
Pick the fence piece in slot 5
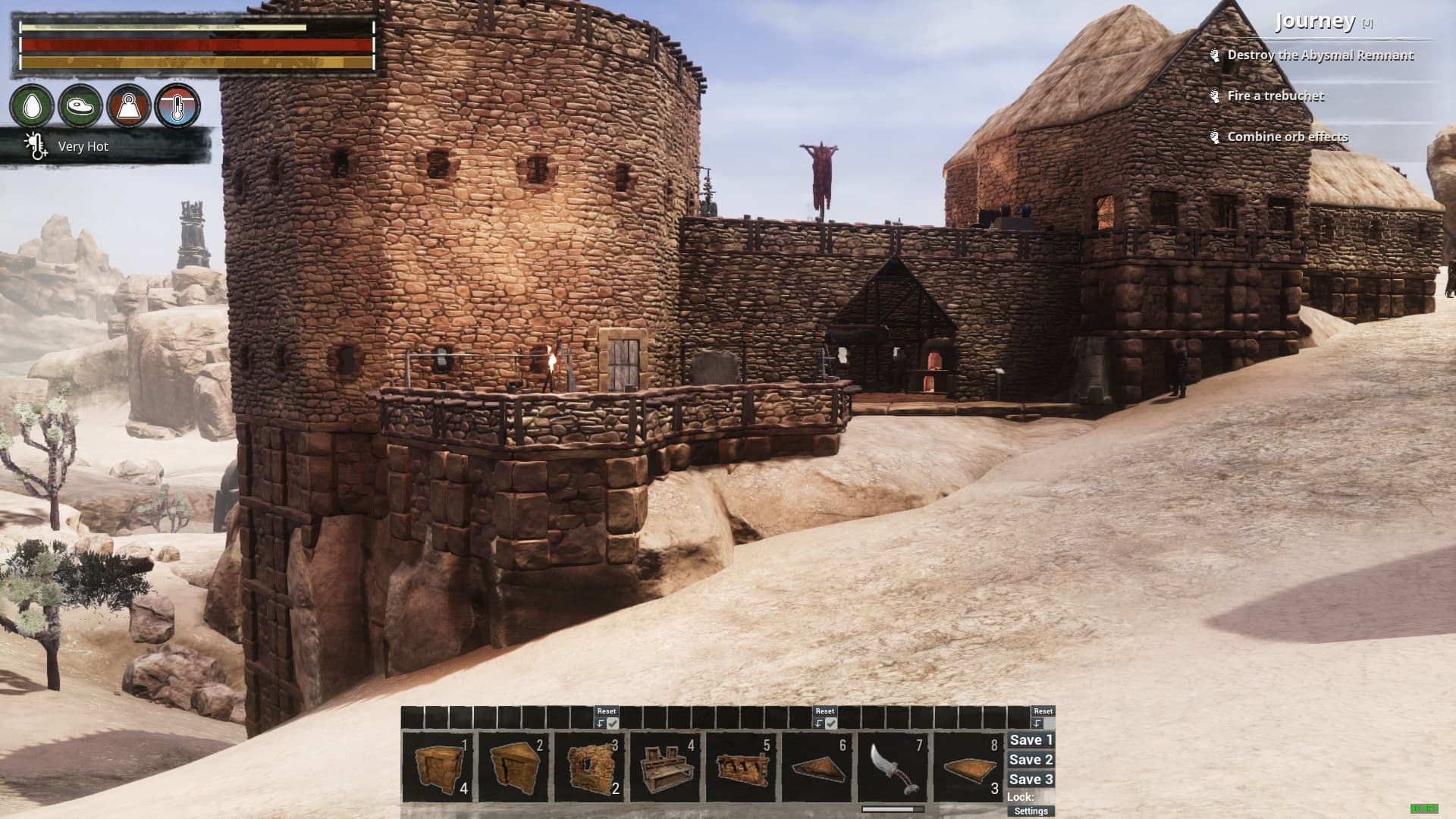click(741, 767)
